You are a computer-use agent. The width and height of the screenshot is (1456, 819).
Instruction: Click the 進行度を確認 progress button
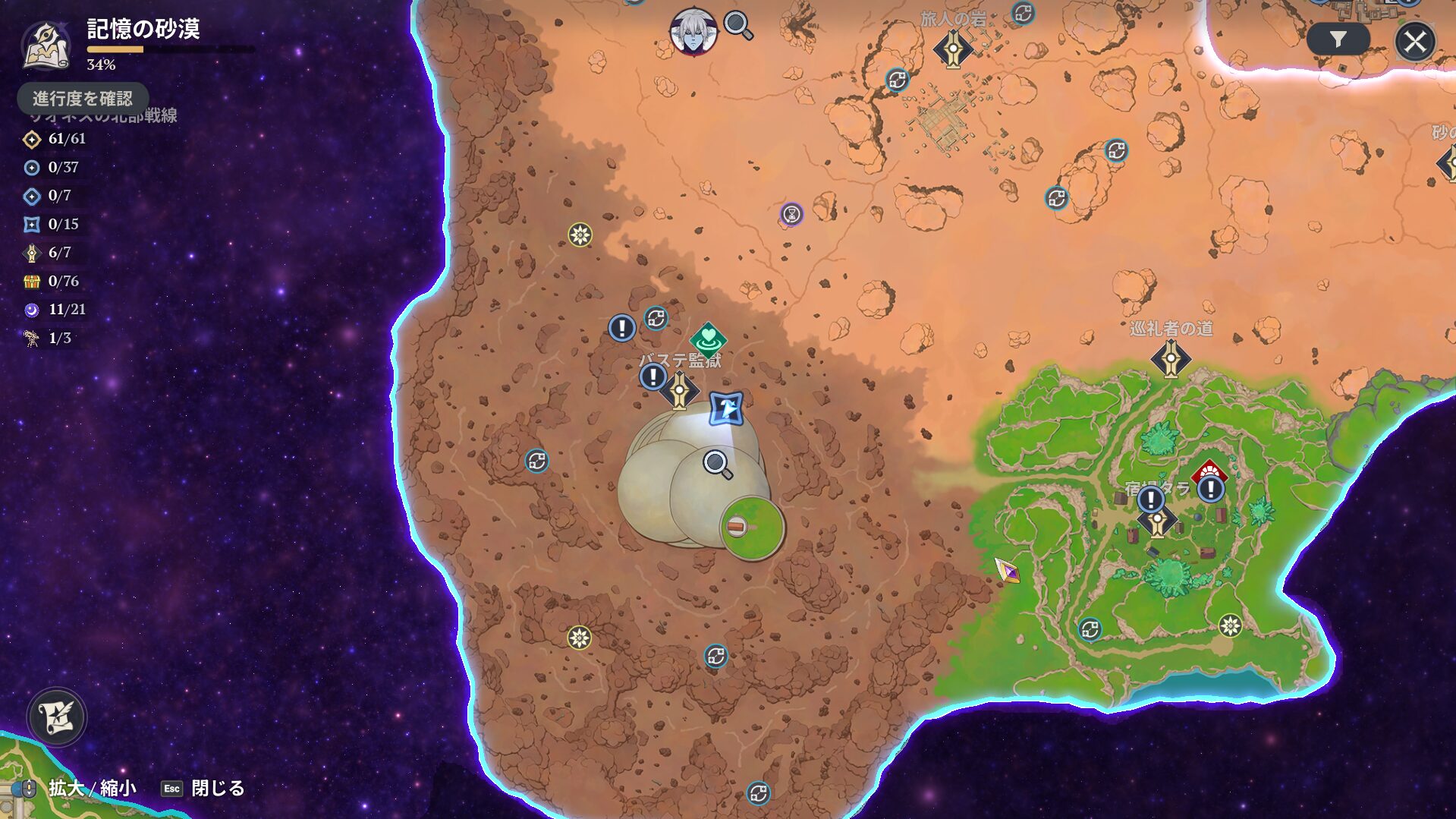[x=83, y=98]
